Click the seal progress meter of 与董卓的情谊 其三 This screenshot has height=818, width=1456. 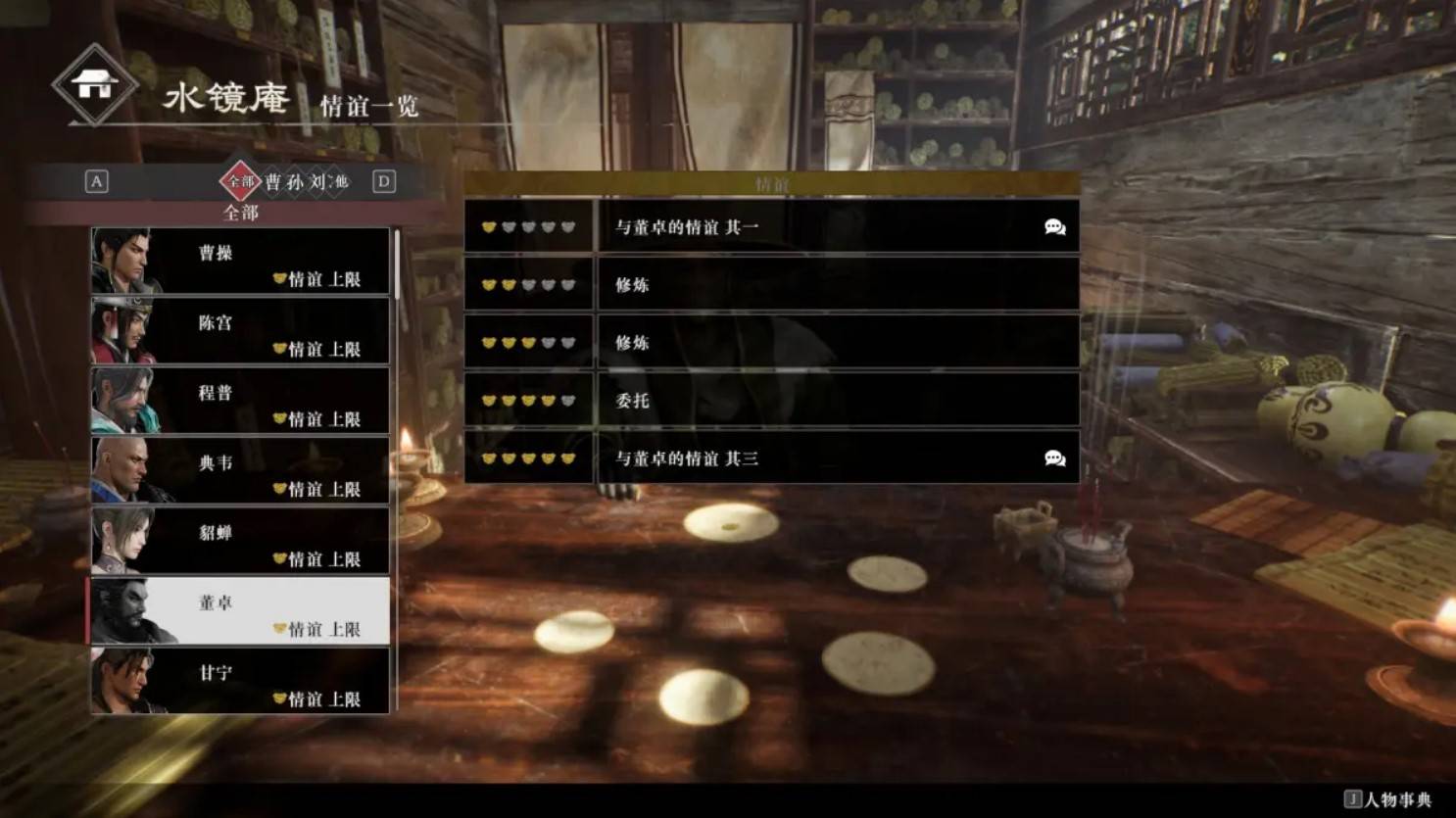(x=528, y=457)
